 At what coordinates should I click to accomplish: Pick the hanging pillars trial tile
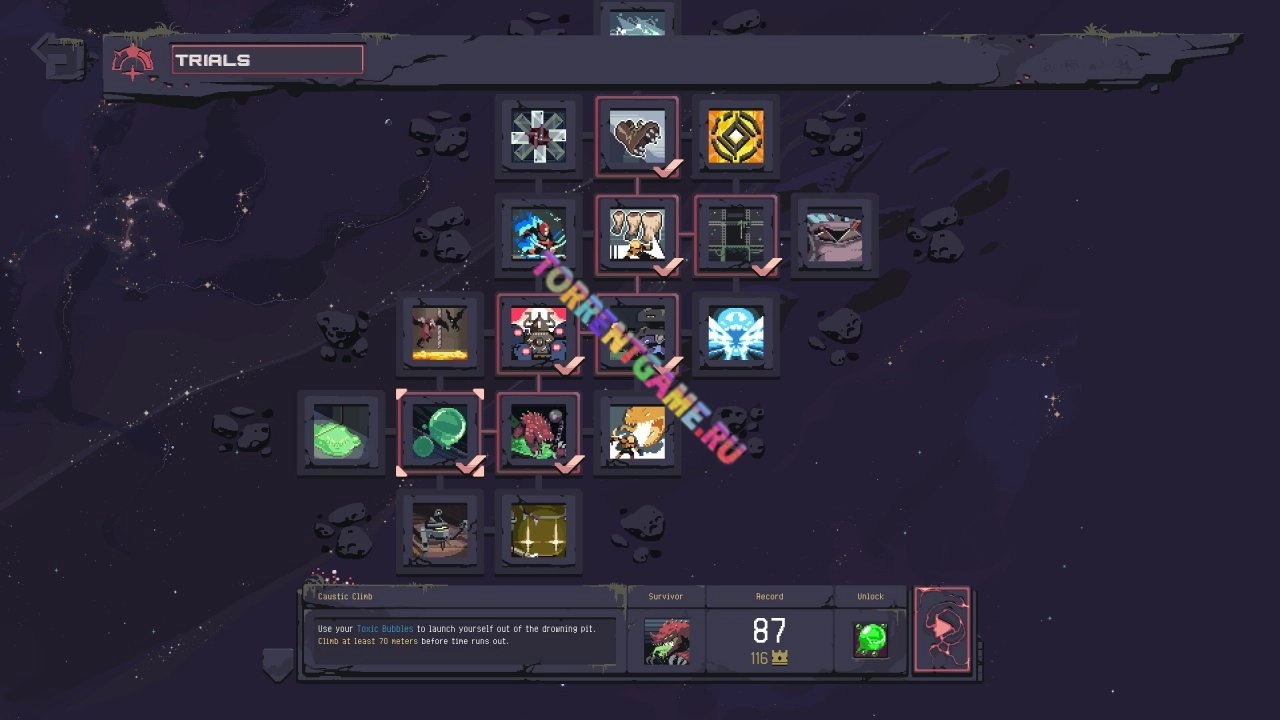pos(637,236)
